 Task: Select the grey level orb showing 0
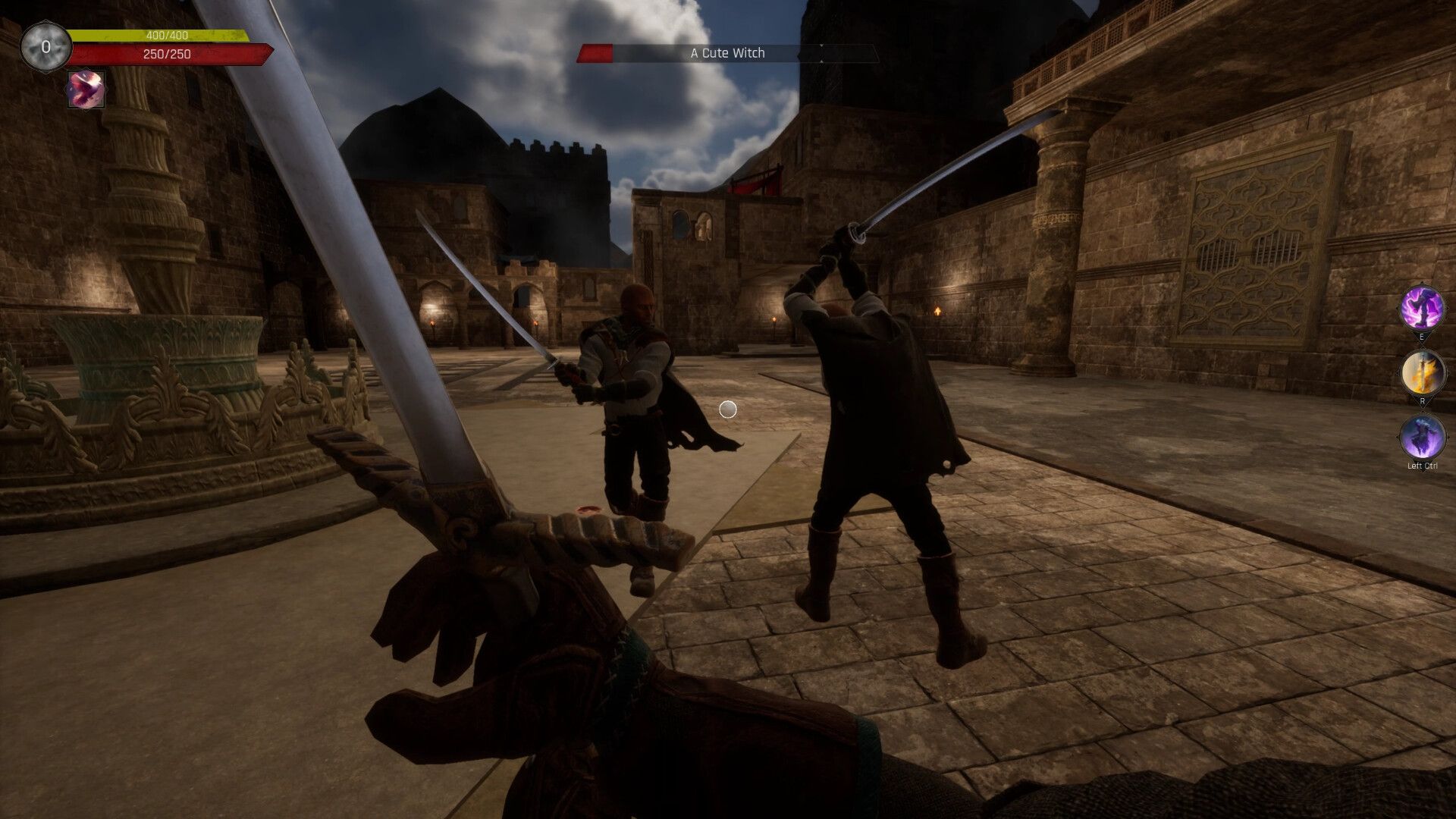pyautogui.click(x=45, y=47)
